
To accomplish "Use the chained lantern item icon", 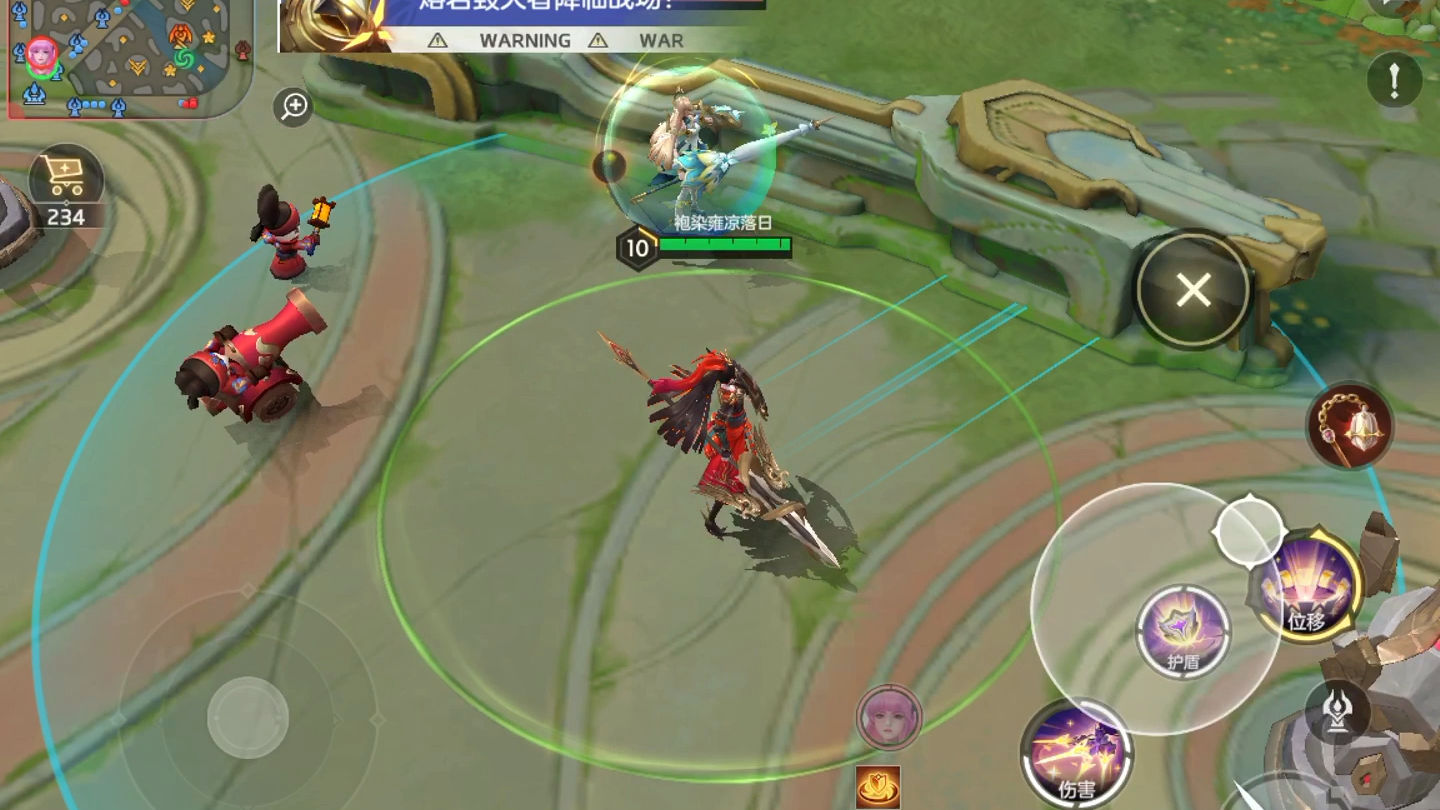I will [x=1350, y=425].
